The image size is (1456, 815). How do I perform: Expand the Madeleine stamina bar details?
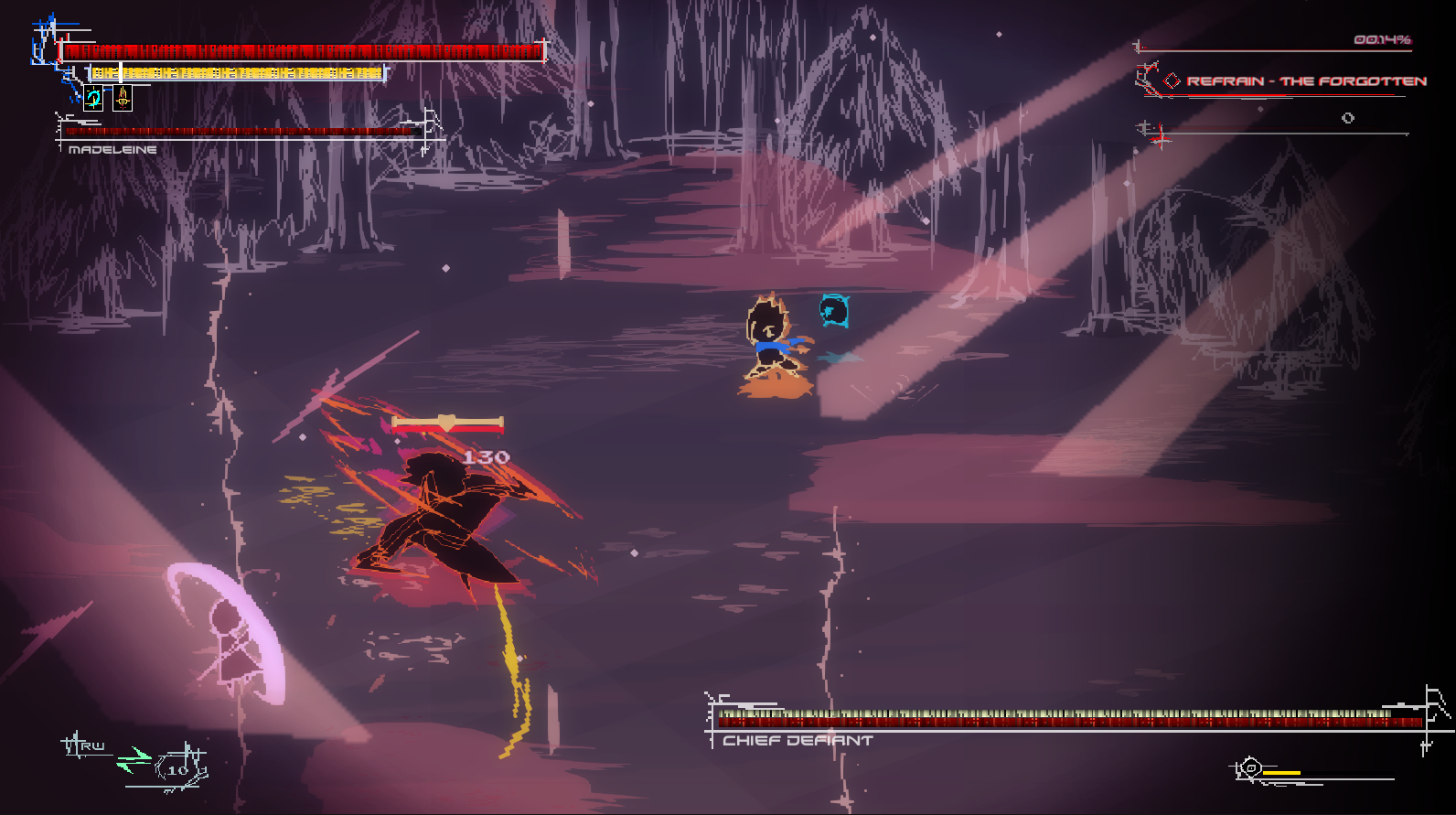click(238, 71)
